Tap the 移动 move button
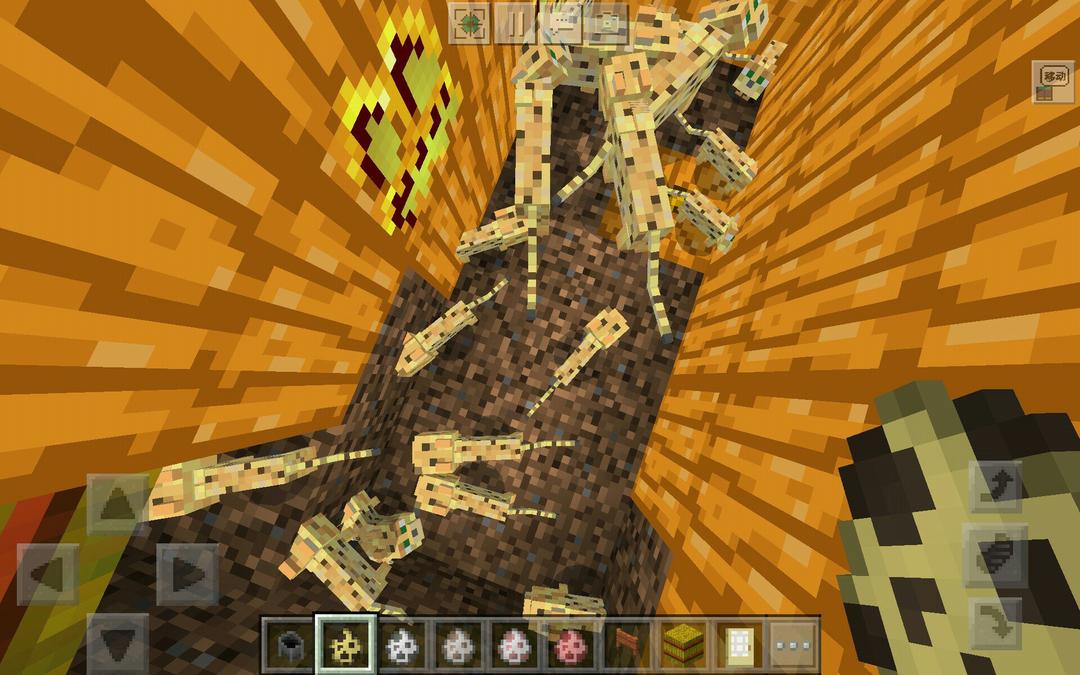The width and height of the screenshot is (1080, 675). click(1053, 82)
